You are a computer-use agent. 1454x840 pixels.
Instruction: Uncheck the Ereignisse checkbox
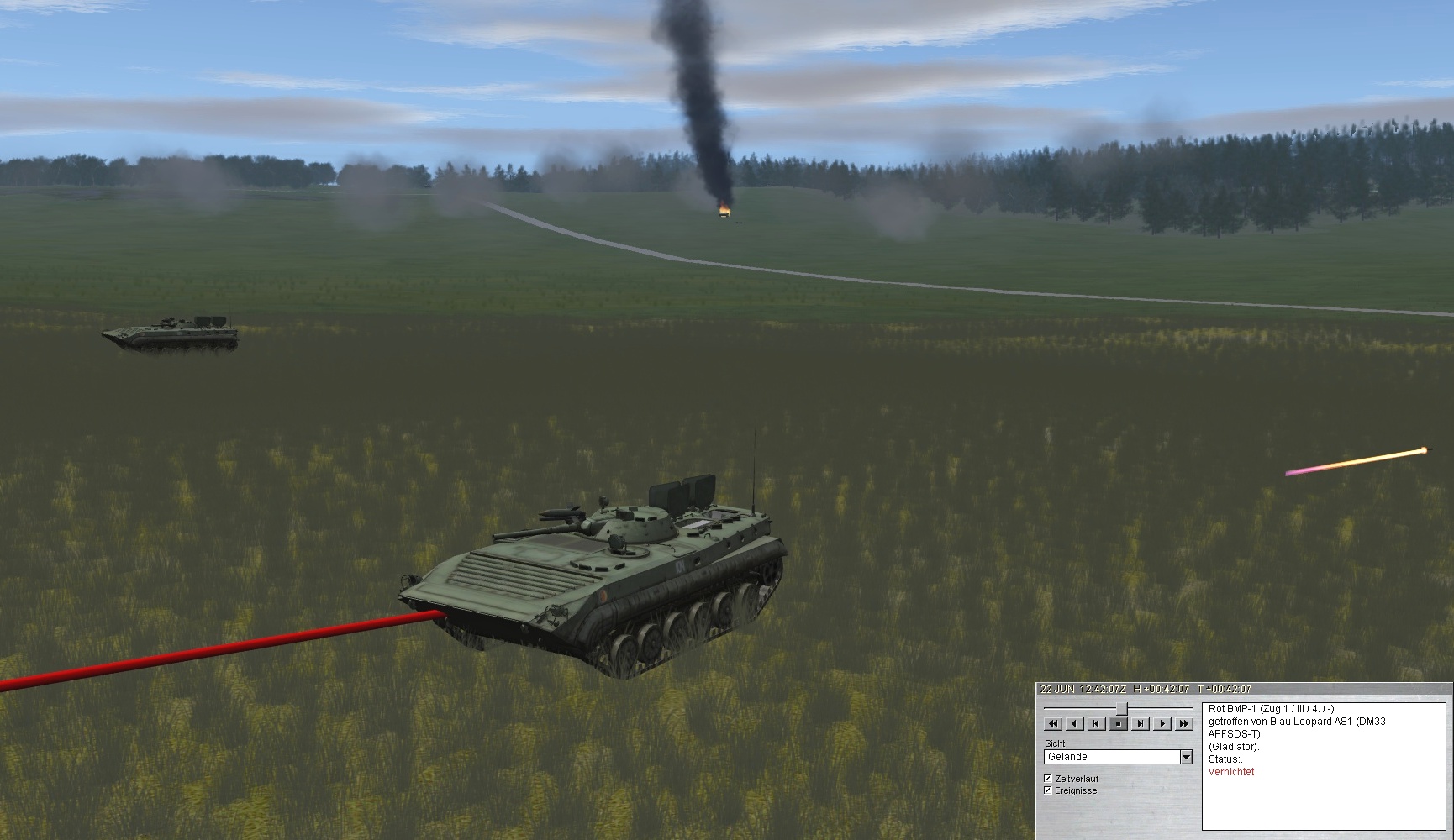(x=1047, y=790)
